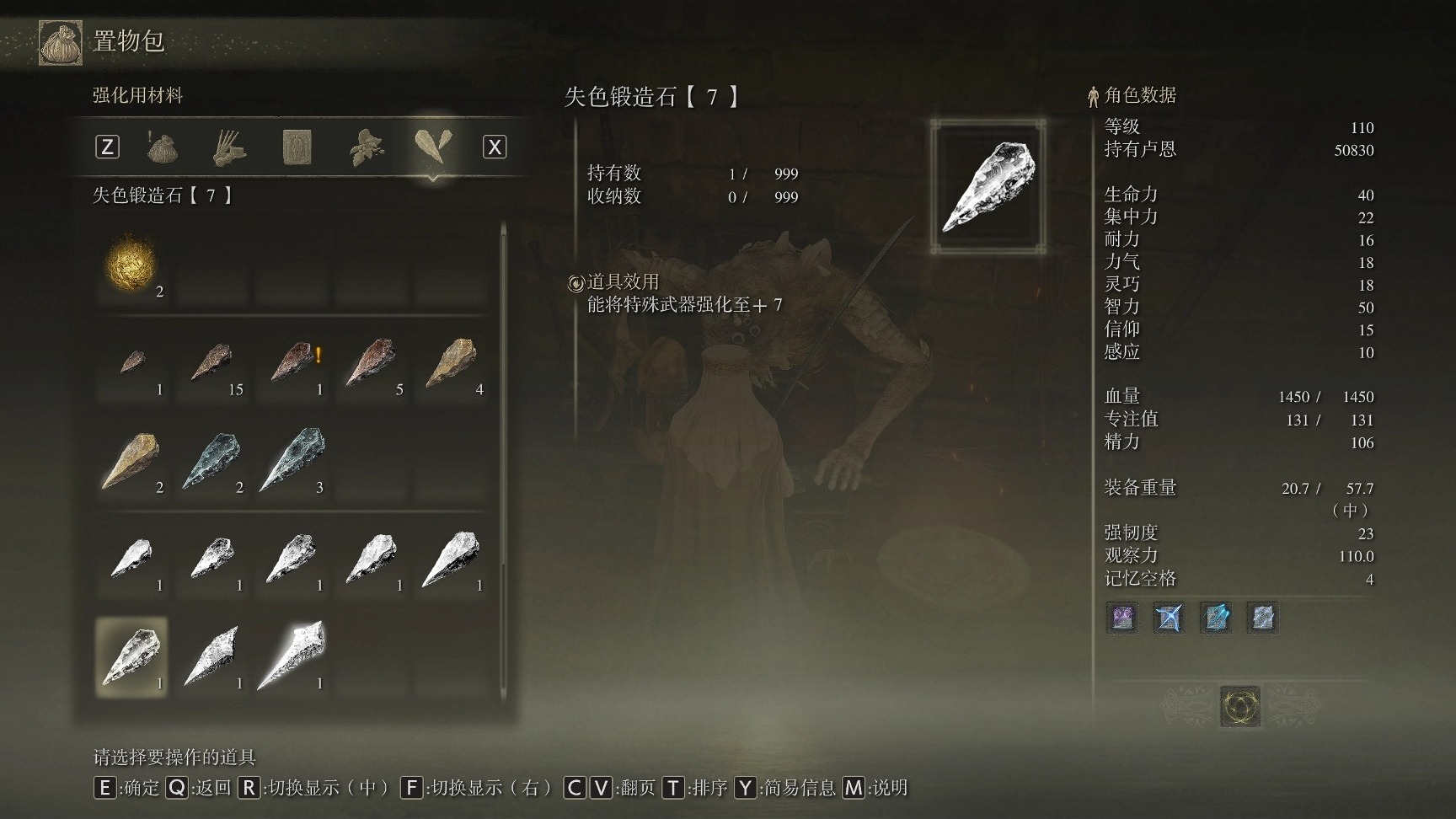The image size is (1456, 819).
Task: Click the X next-category key prompt
Action: [495, 145]
